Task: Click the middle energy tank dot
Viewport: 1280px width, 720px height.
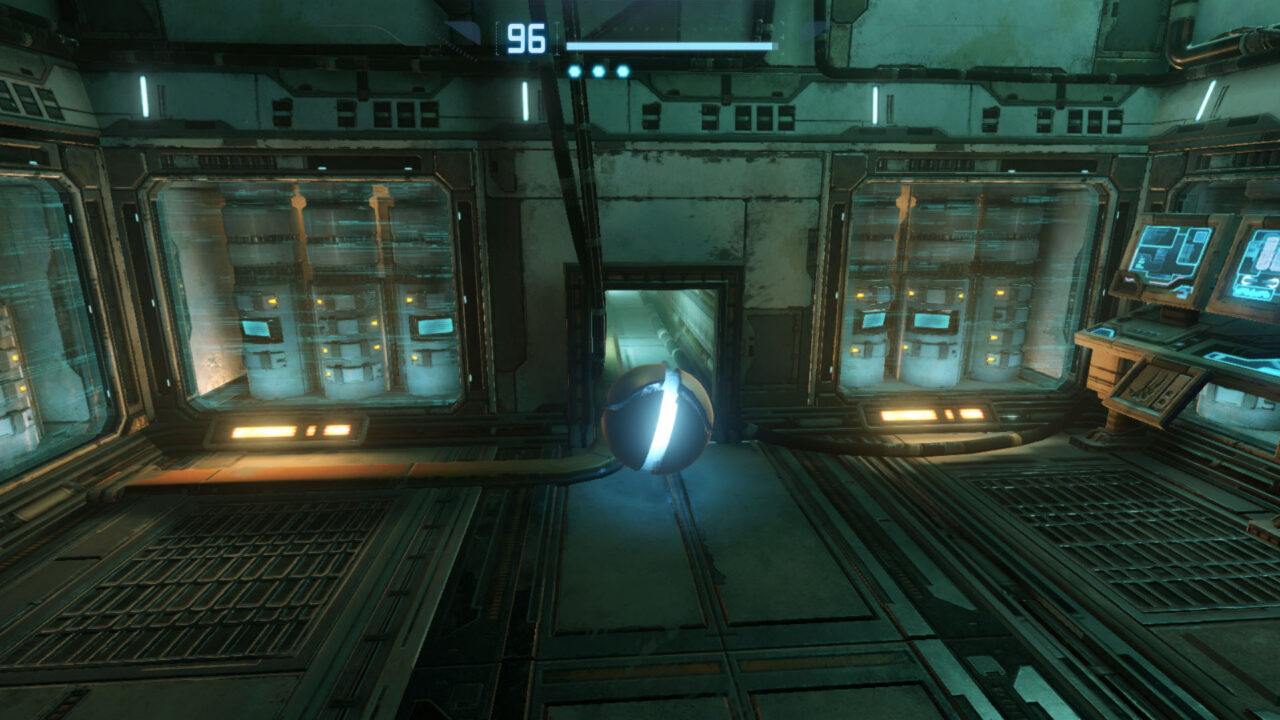Action: [x=598, y=71]
